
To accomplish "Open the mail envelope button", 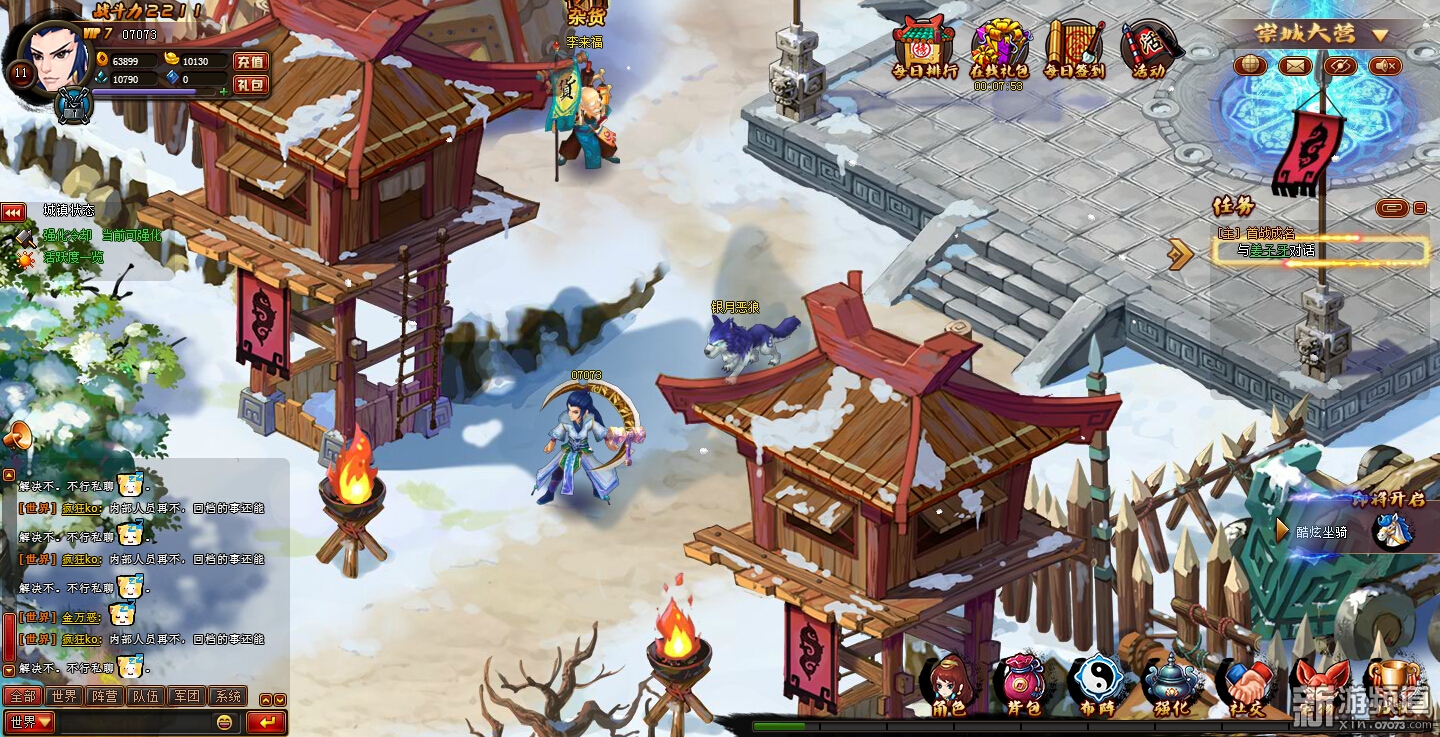I will click(x=1295, y=66).
